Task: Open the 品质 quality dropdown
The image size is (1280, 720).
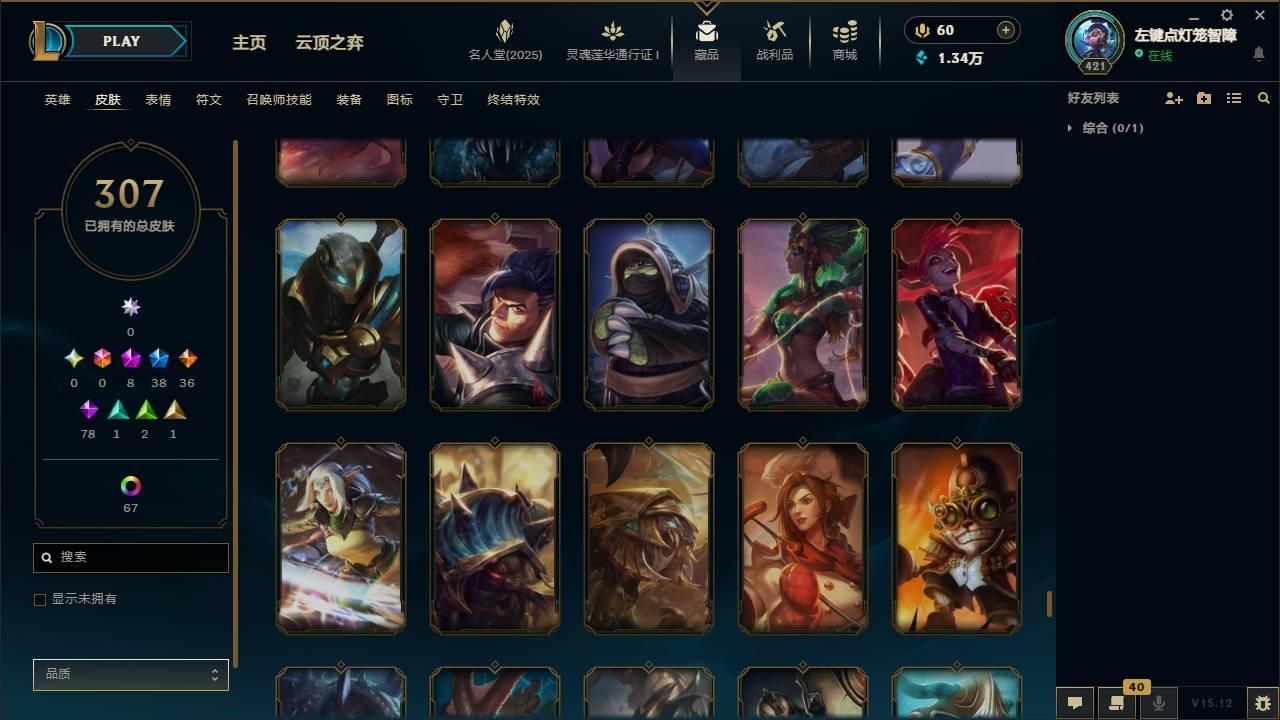Action: (x=130, y=675)
